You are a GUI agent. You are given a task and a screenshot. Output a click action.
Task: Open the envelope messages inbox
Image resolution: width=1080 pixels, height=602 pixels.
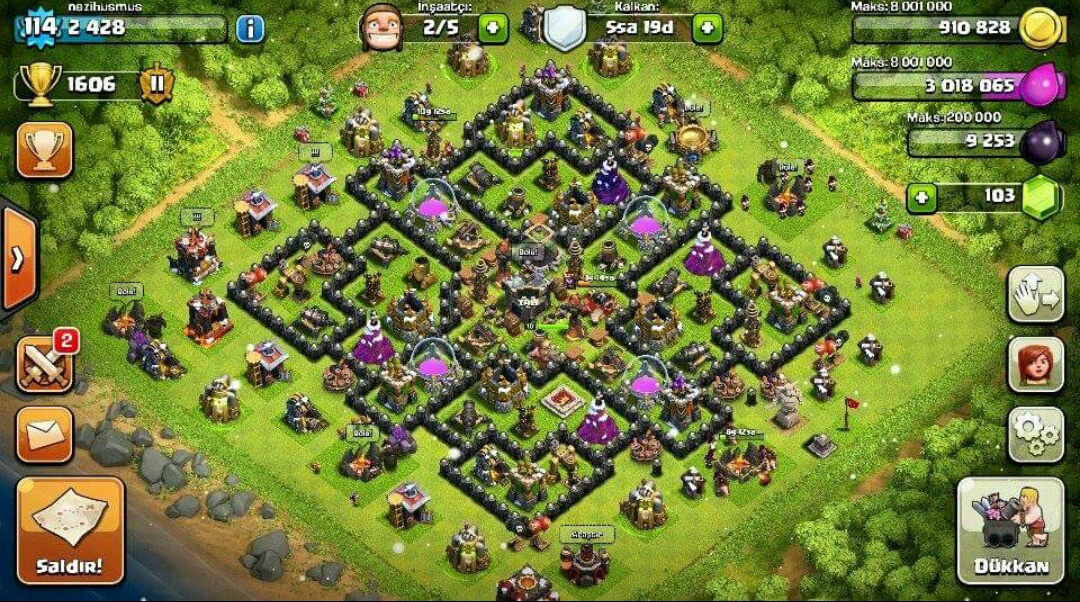(44, 434)
